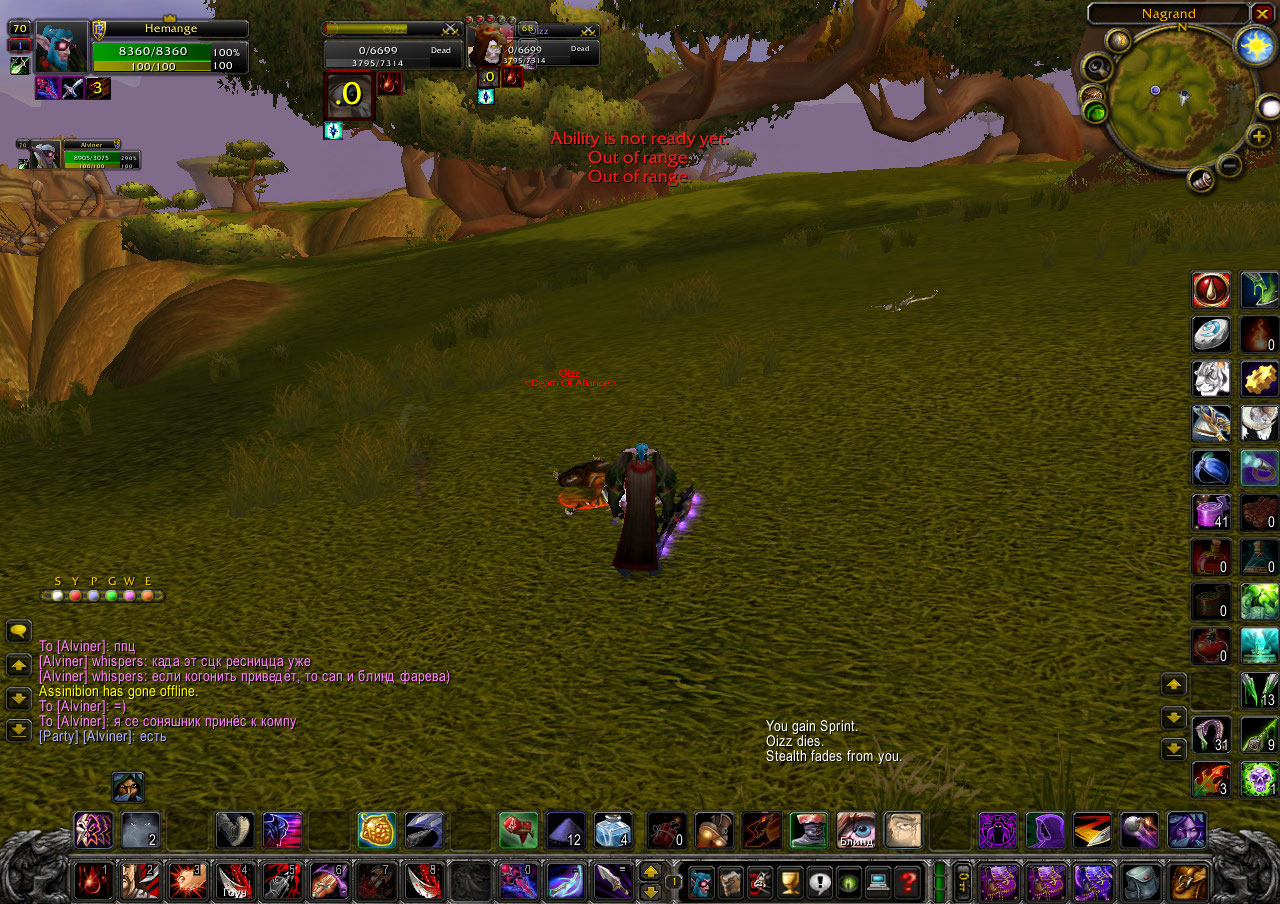Use the green skull poison with 1 charge
This screenshot has height=904, width=1280.
click(1260, 779)
